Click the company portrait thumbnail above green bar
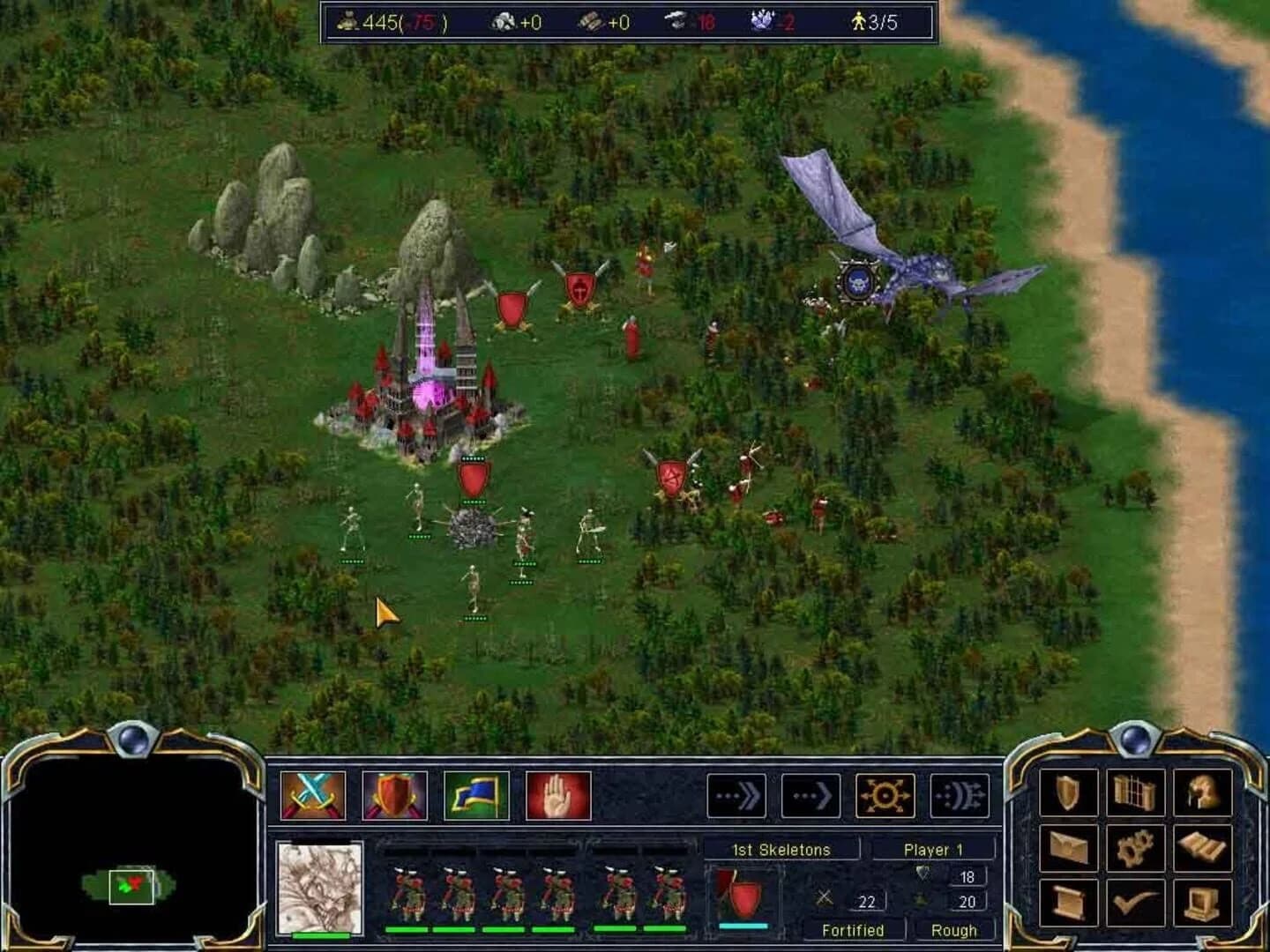 [x=323, y=890]
